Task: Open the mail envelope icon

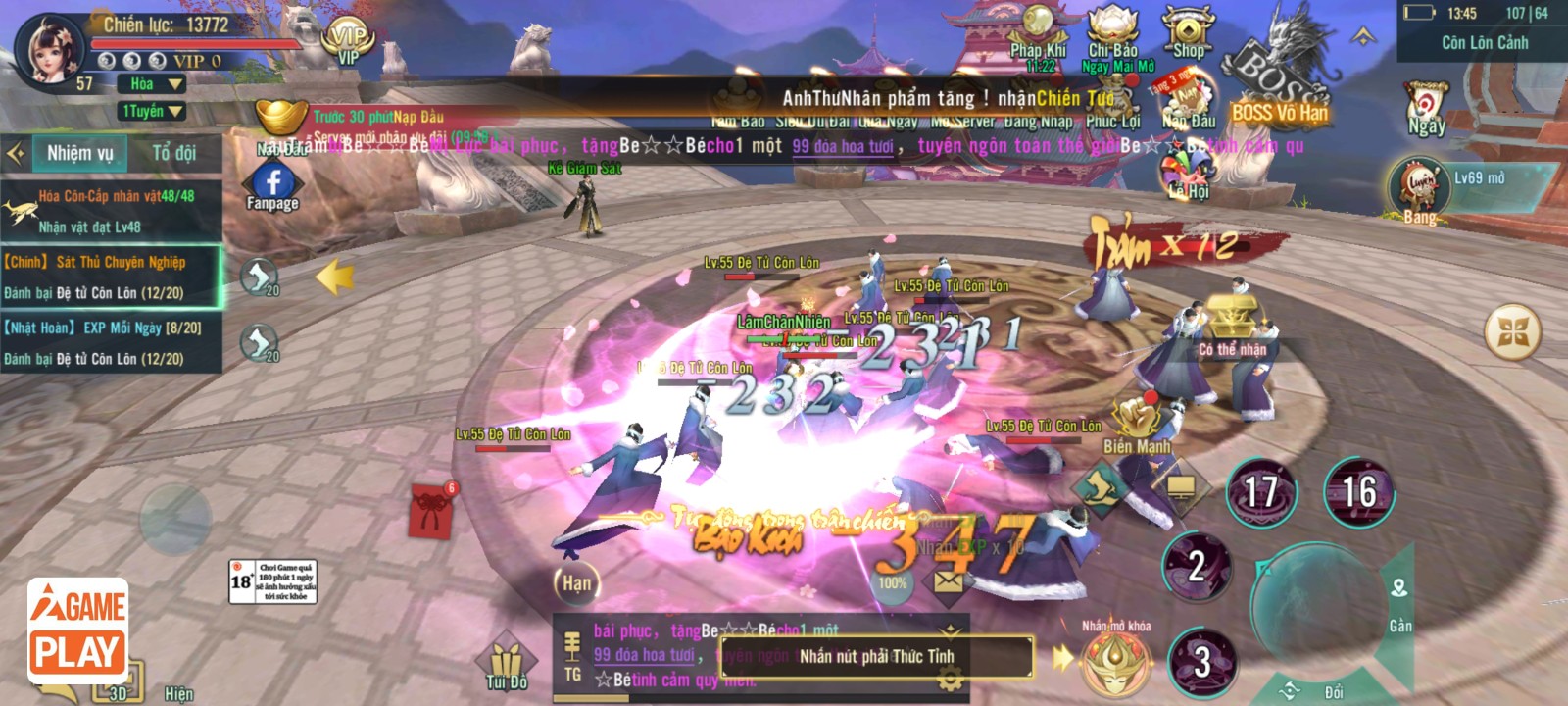Action: point(948,581)
